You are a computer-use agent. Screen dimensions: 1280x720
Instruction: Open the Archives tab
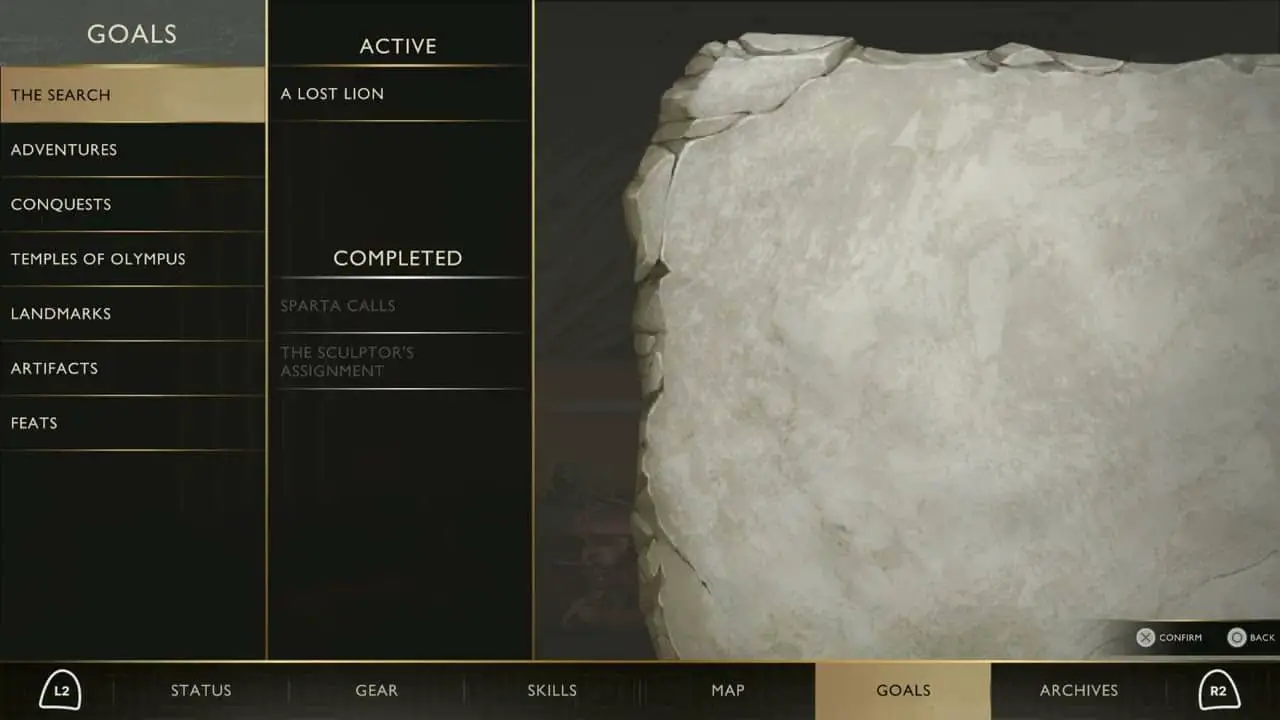point(1079,690)
